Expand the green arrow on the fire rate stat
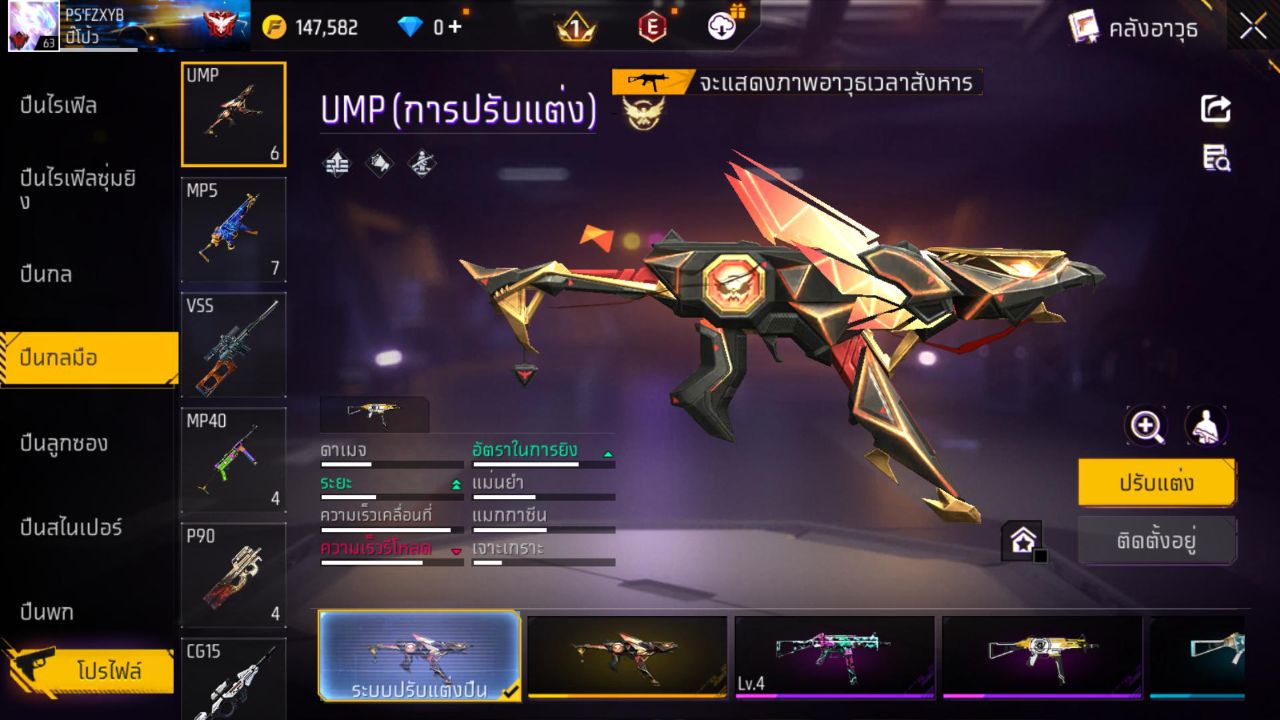 click(607, 452)
